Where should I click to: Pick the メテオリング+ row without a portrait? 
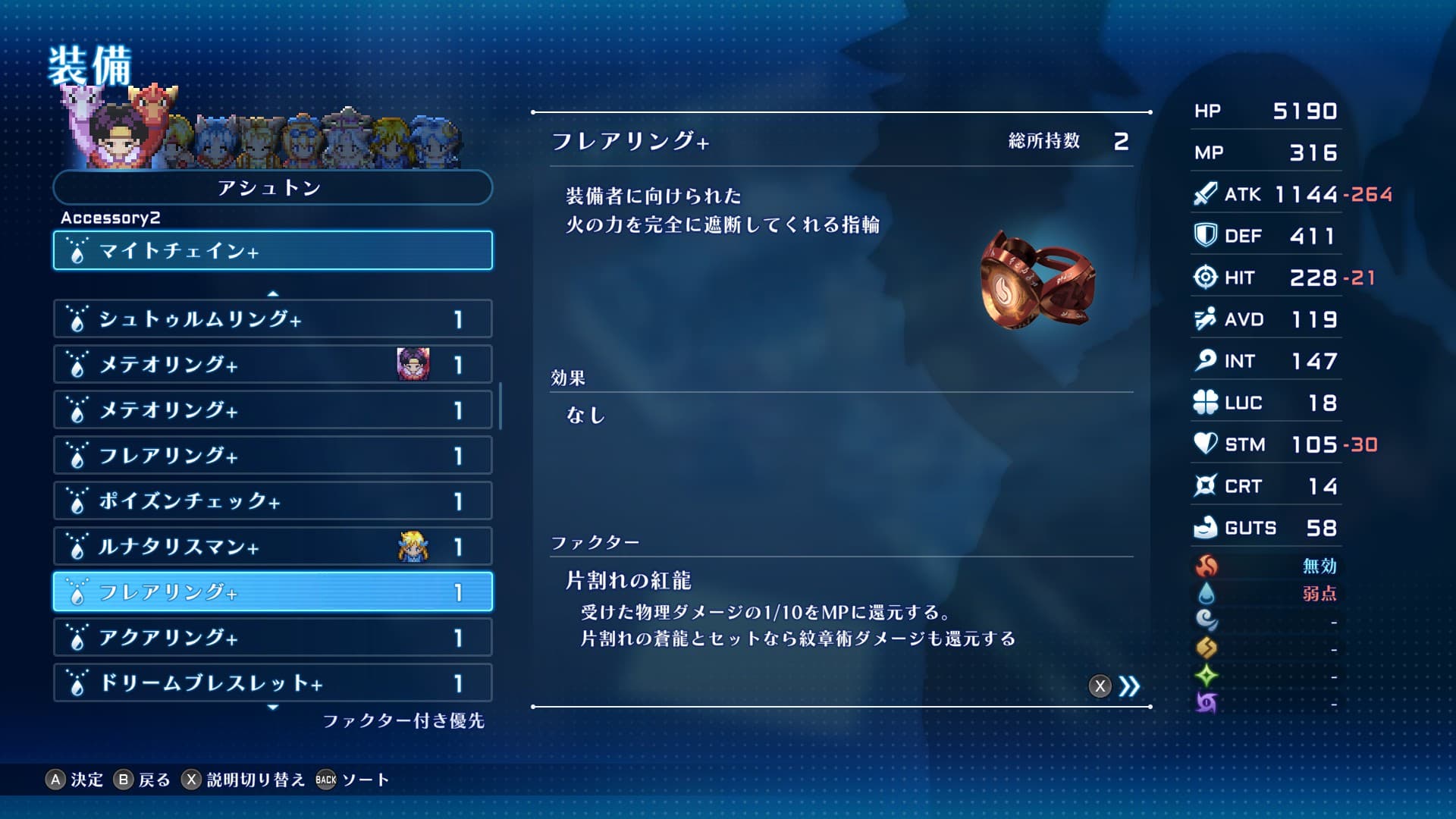272,410
